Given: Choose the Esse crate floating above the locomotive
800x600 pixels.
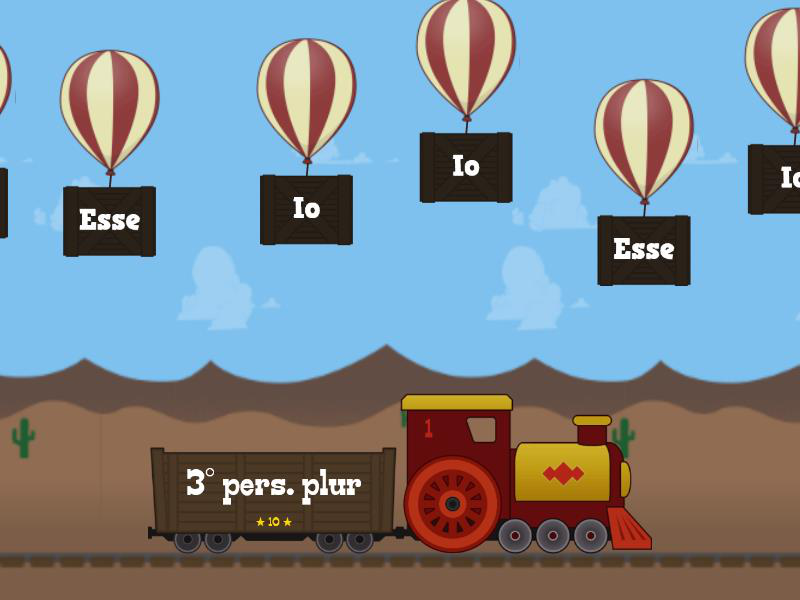Looking at the screenshot, I should 643,250.
